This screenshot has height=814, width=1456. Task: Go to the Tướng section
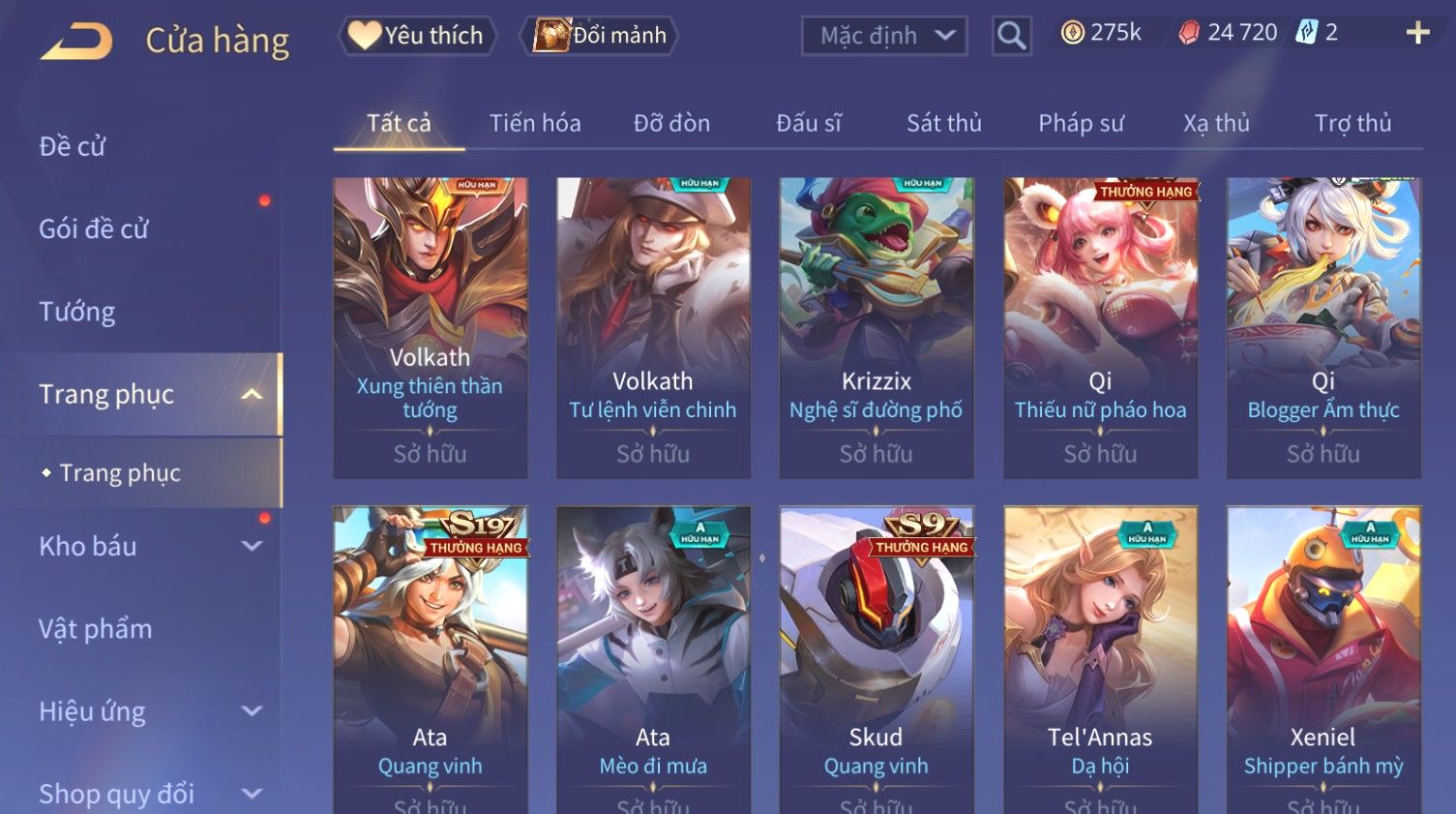tap(77, 312)
